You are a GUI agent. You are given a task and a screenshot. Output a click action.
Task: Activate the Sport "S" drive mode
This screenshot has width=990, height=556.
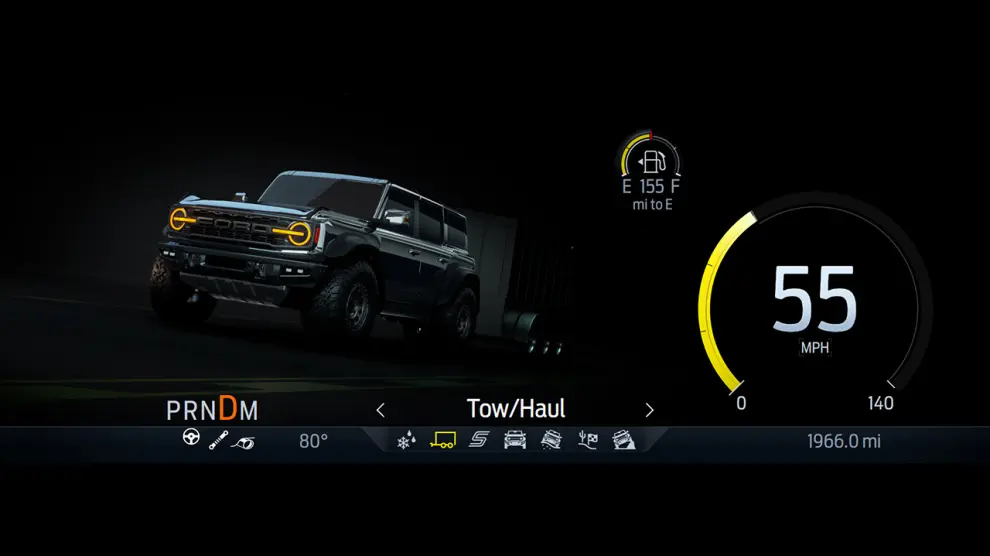pos(478,440)
